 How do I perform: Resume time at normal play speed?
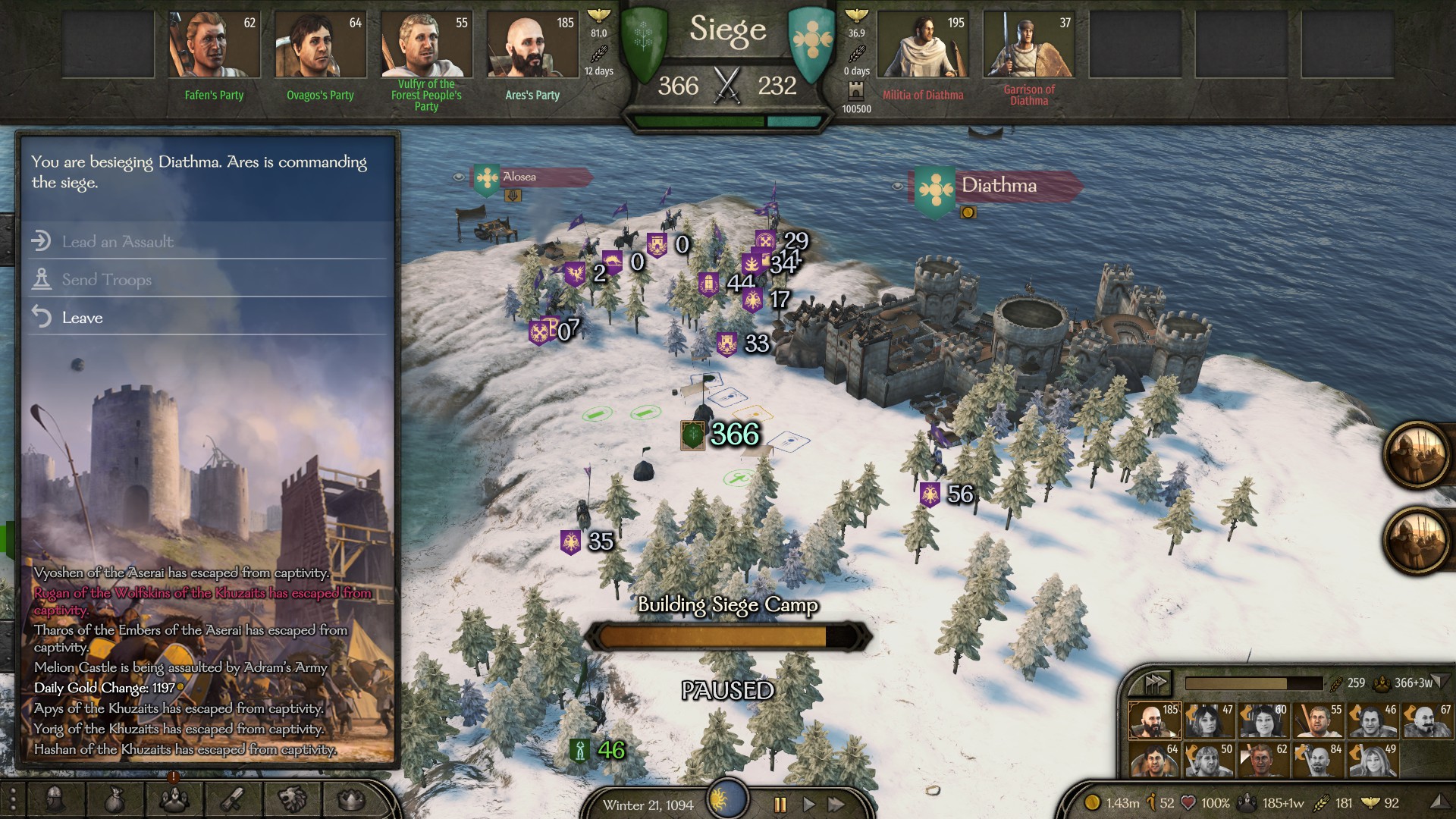pyautogui.click(x=808, y=805)
